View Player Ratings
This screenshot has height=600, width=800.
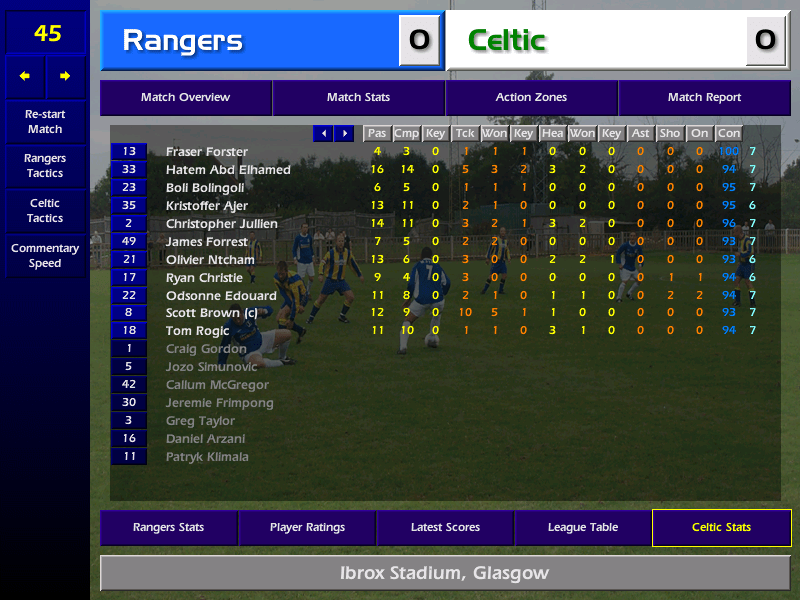click(x=307, y=528)
